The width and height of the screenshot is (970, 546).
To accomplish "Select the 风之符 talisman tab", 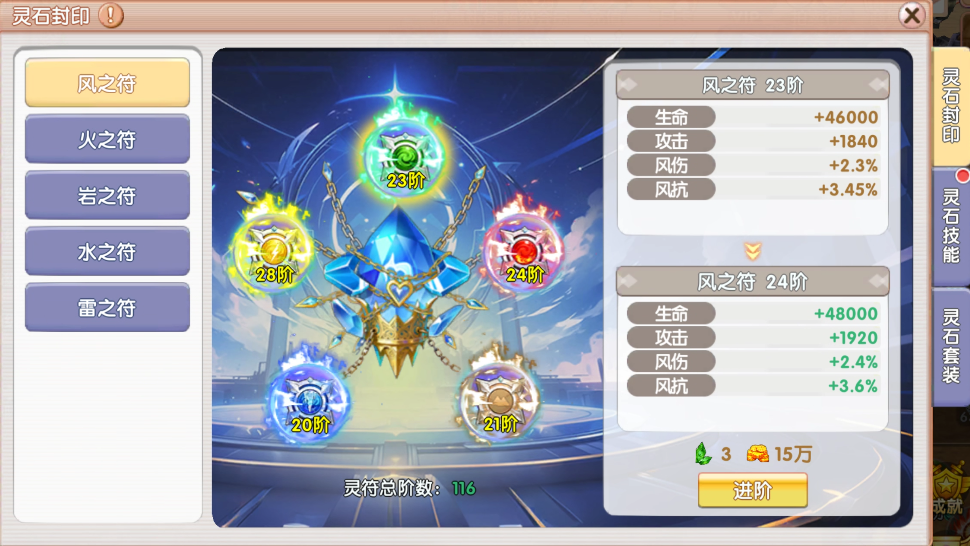I will [107, 83].
